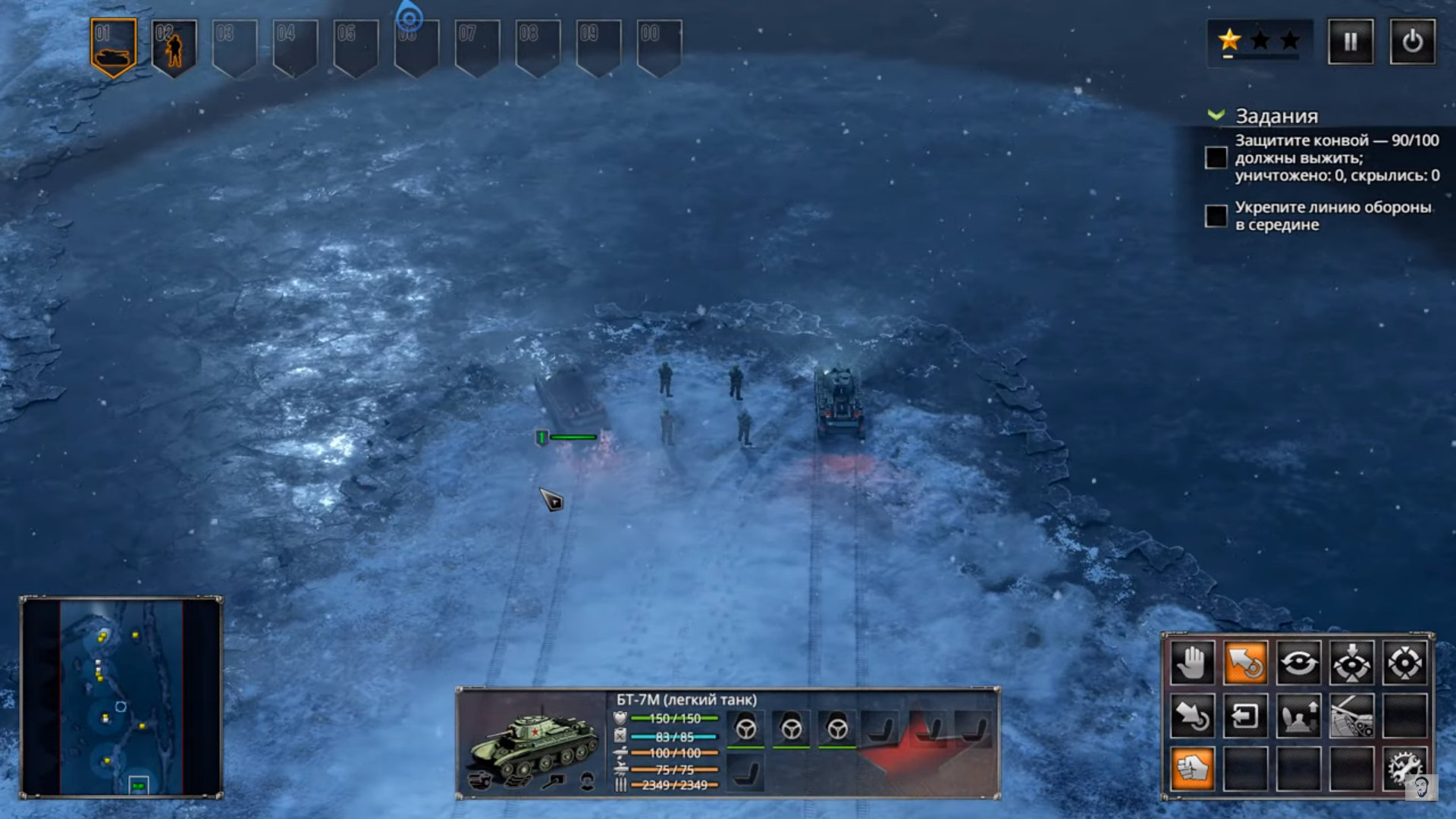The width and height of the screenshot is (1456, 819).
Task: Open the power menu button
Action: 1411,42
